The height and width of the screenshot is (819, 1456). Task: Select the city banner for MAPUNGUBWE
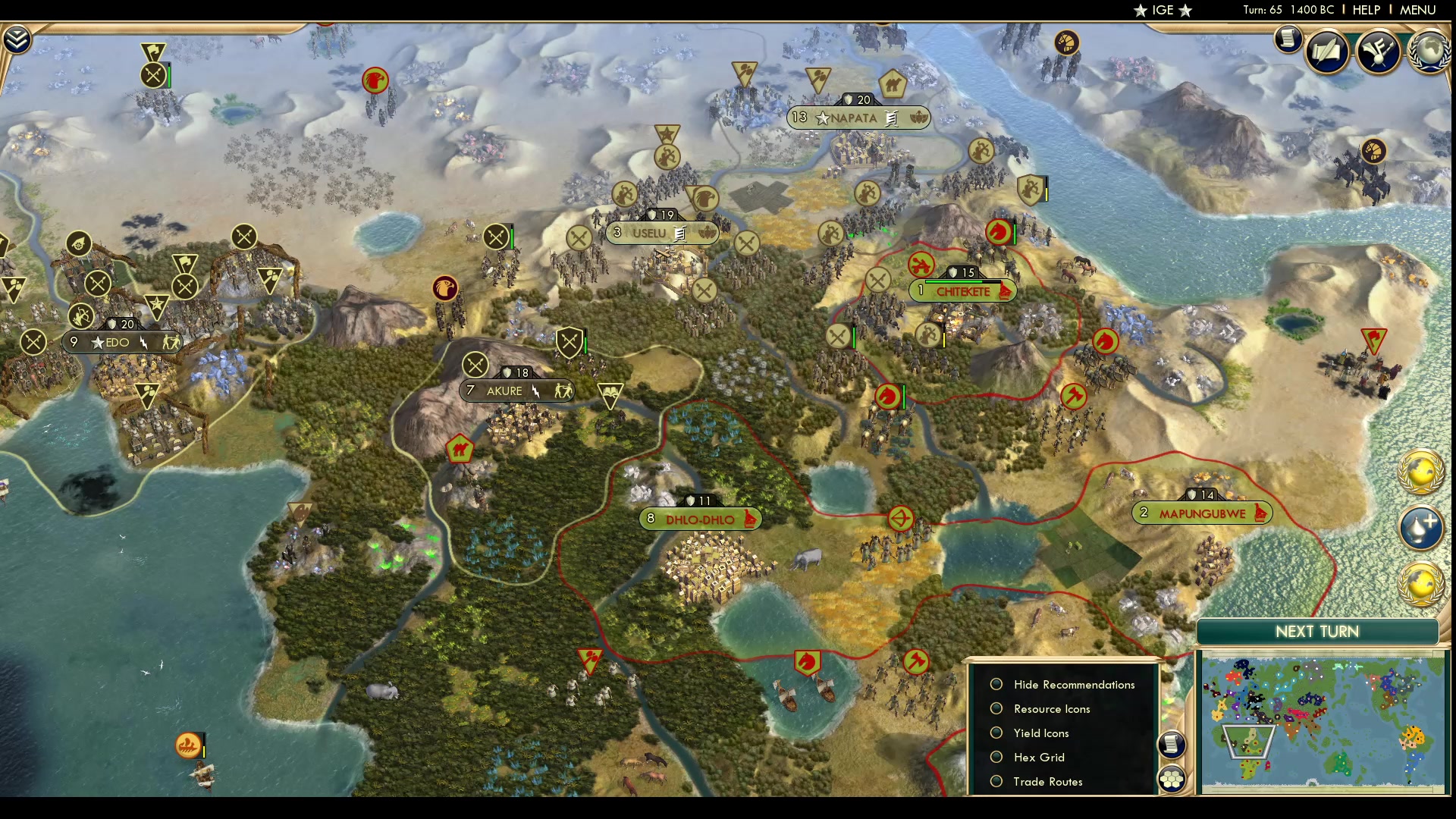point(1203,513)
